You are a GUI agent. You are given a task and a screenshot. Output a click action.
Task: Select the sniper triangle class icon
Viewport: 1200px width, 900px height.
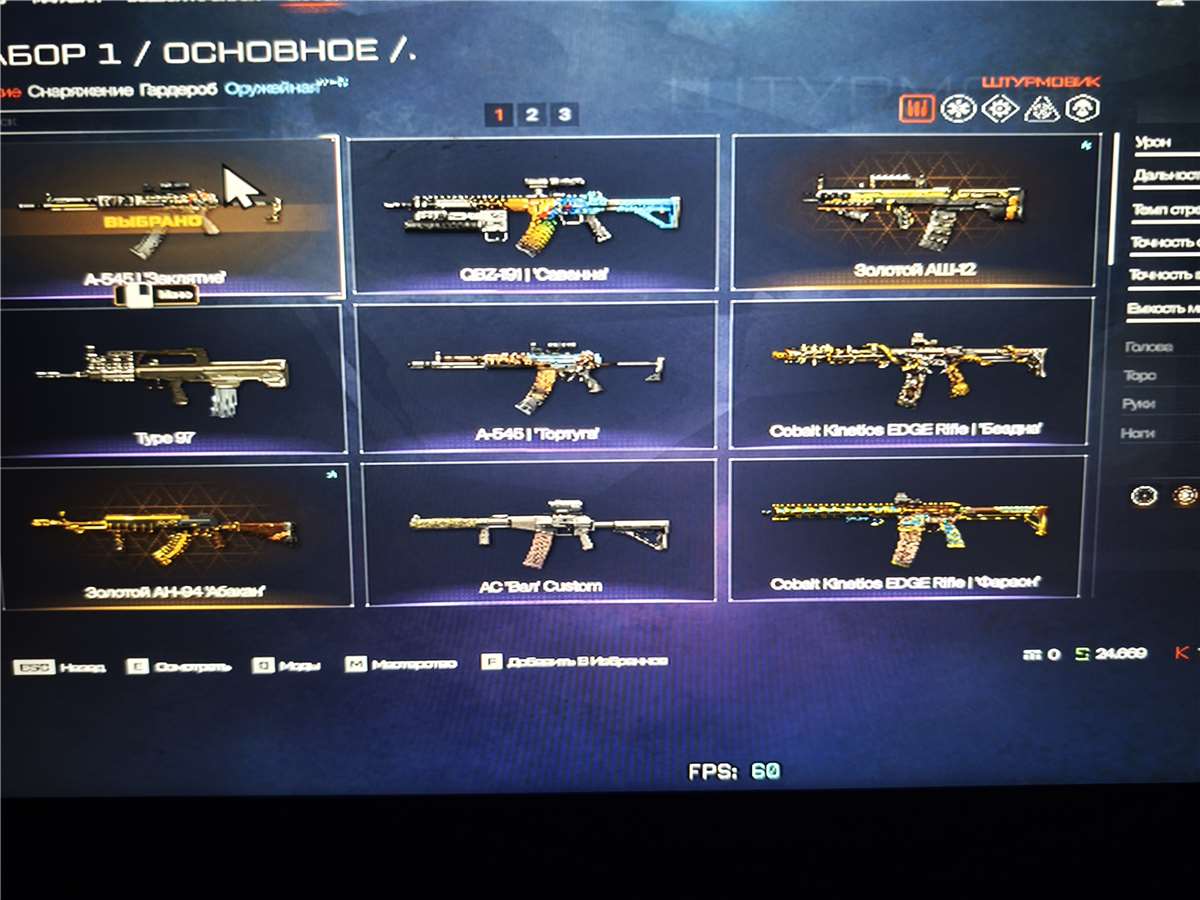[1041, 109]
